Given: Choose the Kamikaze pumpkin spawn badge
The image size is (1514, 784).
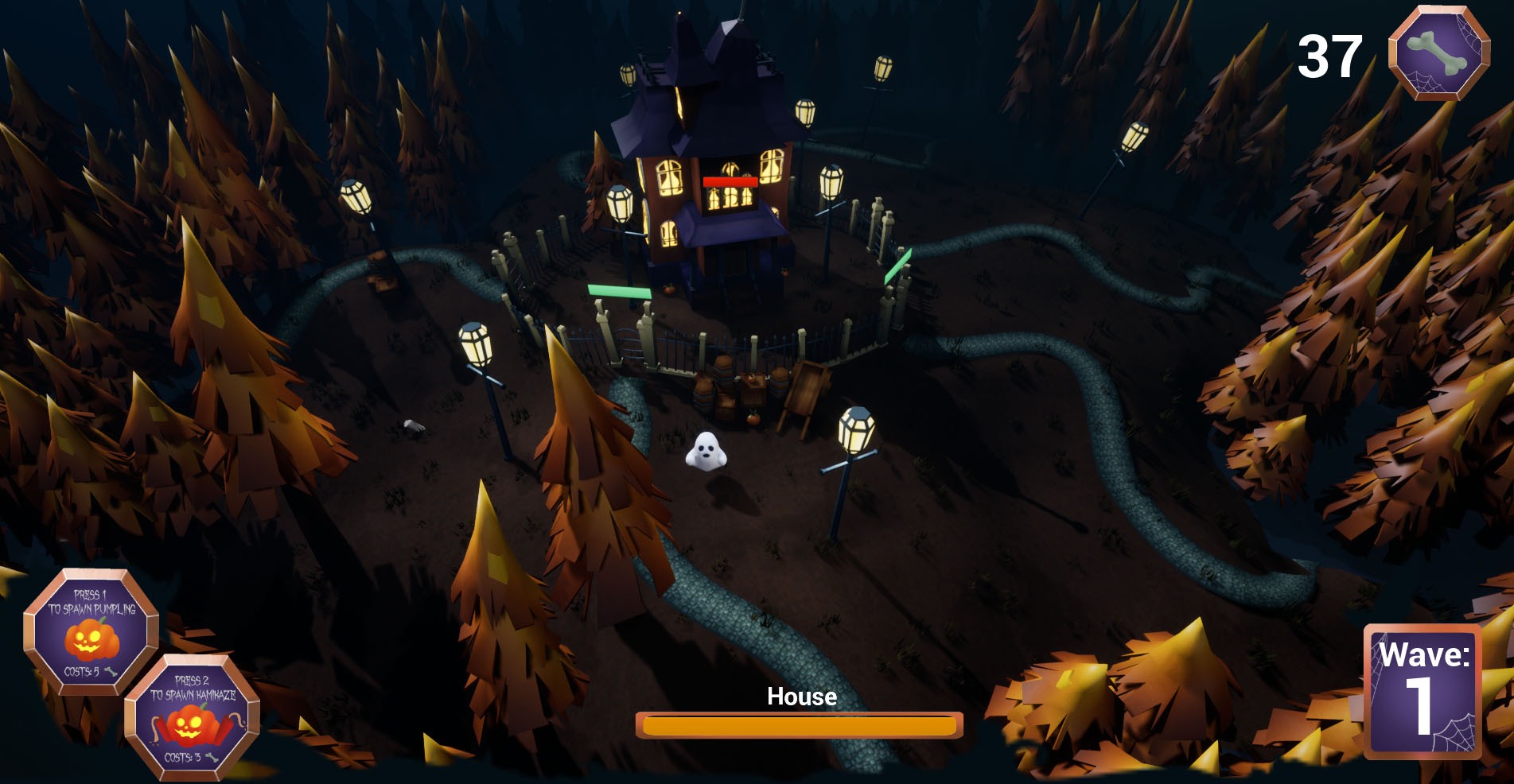Looking at the screenshot, I should point(192,718).
